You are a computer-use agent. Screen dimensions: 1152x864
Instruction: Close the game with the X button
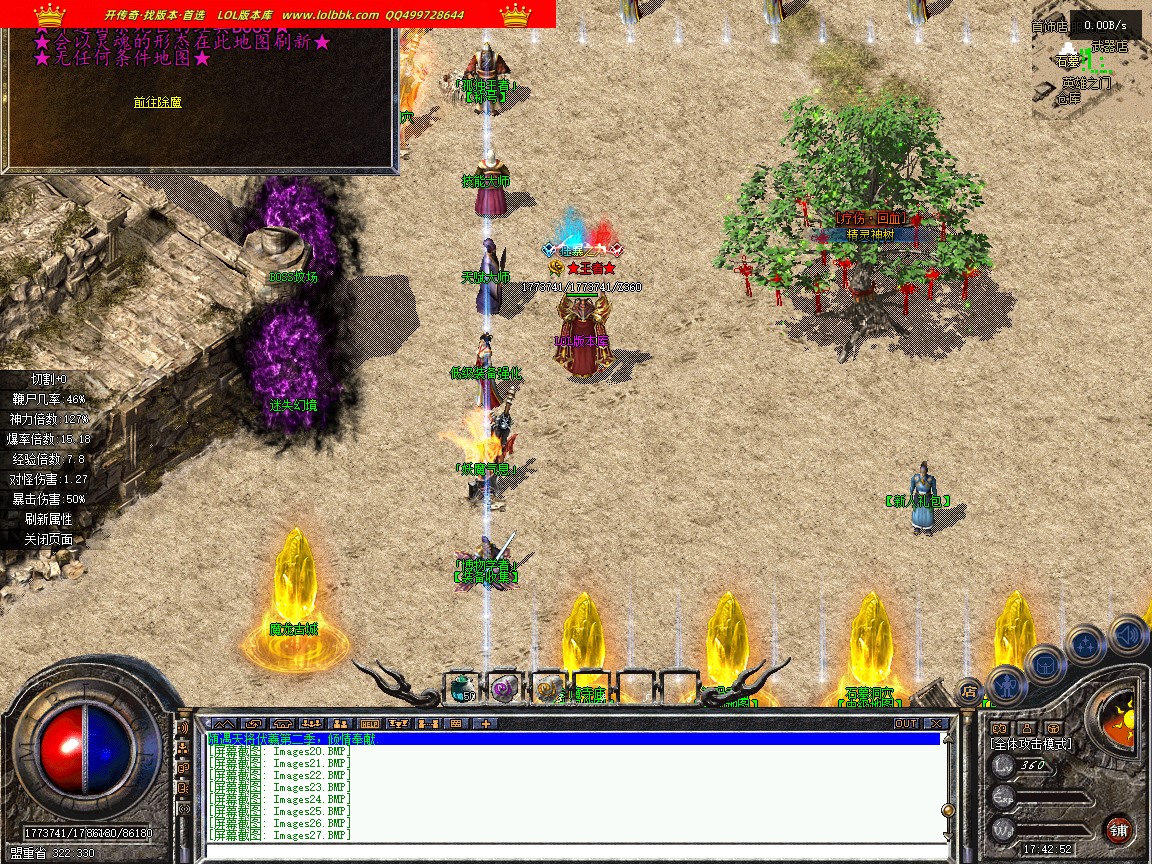click(936, 723)
